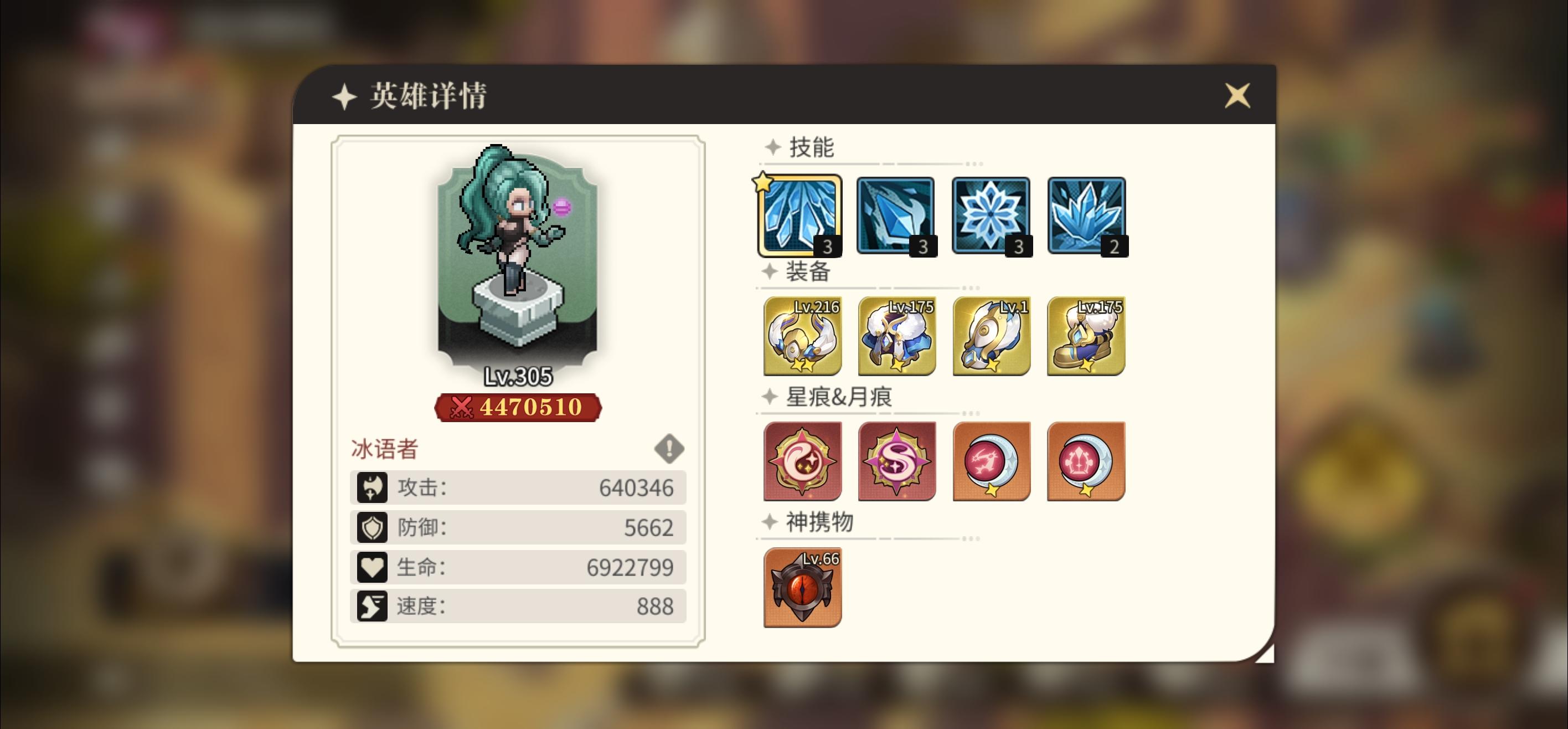Image resolution: width=1568 pixels, height=729 pixels.
Task: Open the S-shaped star mark rune
Action: [x=897, y=461]
